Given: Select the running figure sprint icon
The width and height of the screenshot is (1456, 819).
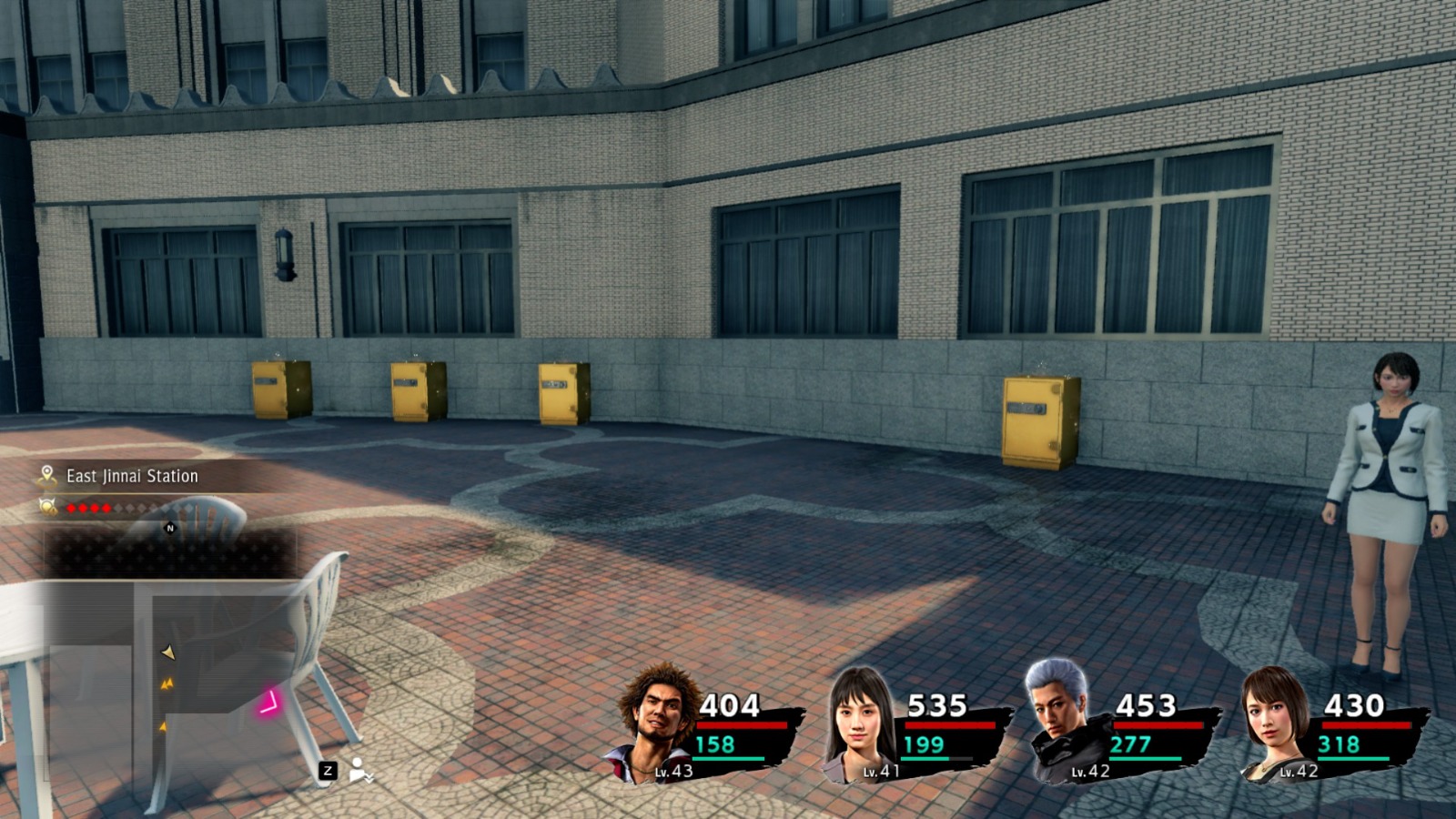Looking at the screenshot, I should click(x=358, y=768).
